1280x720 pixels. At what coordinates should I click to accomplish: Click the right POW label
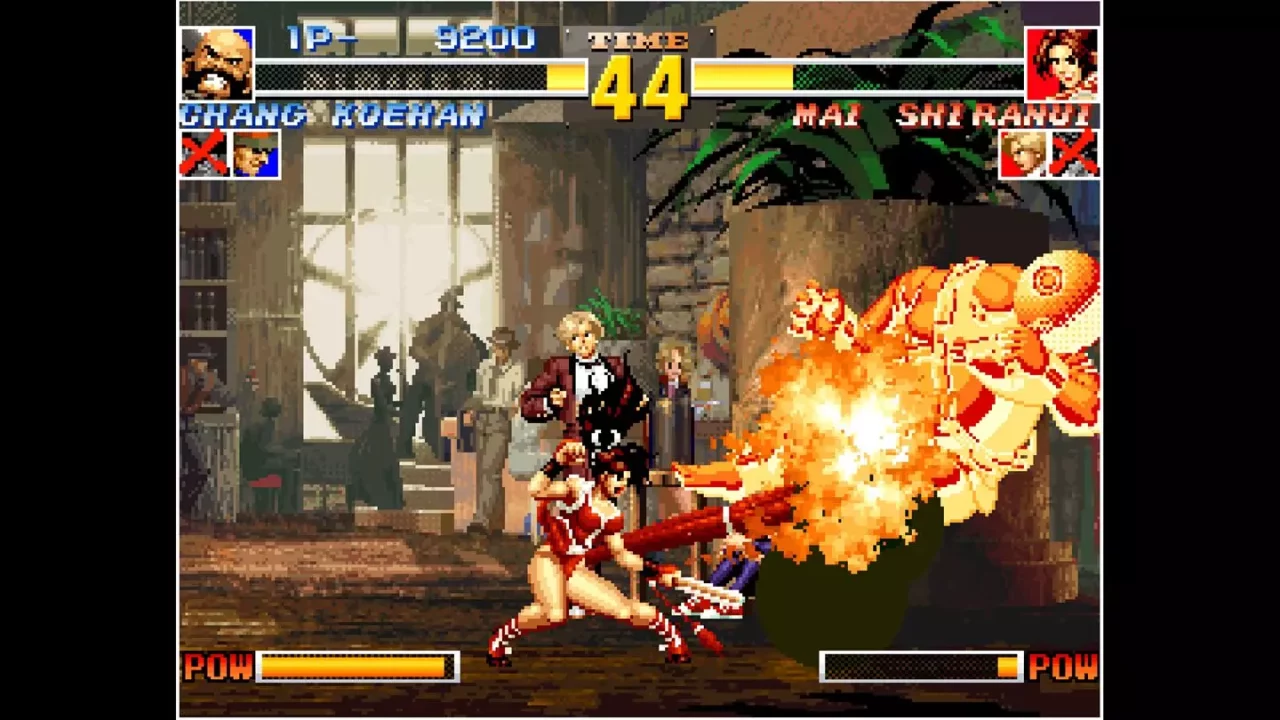[x=1064, y=668]
